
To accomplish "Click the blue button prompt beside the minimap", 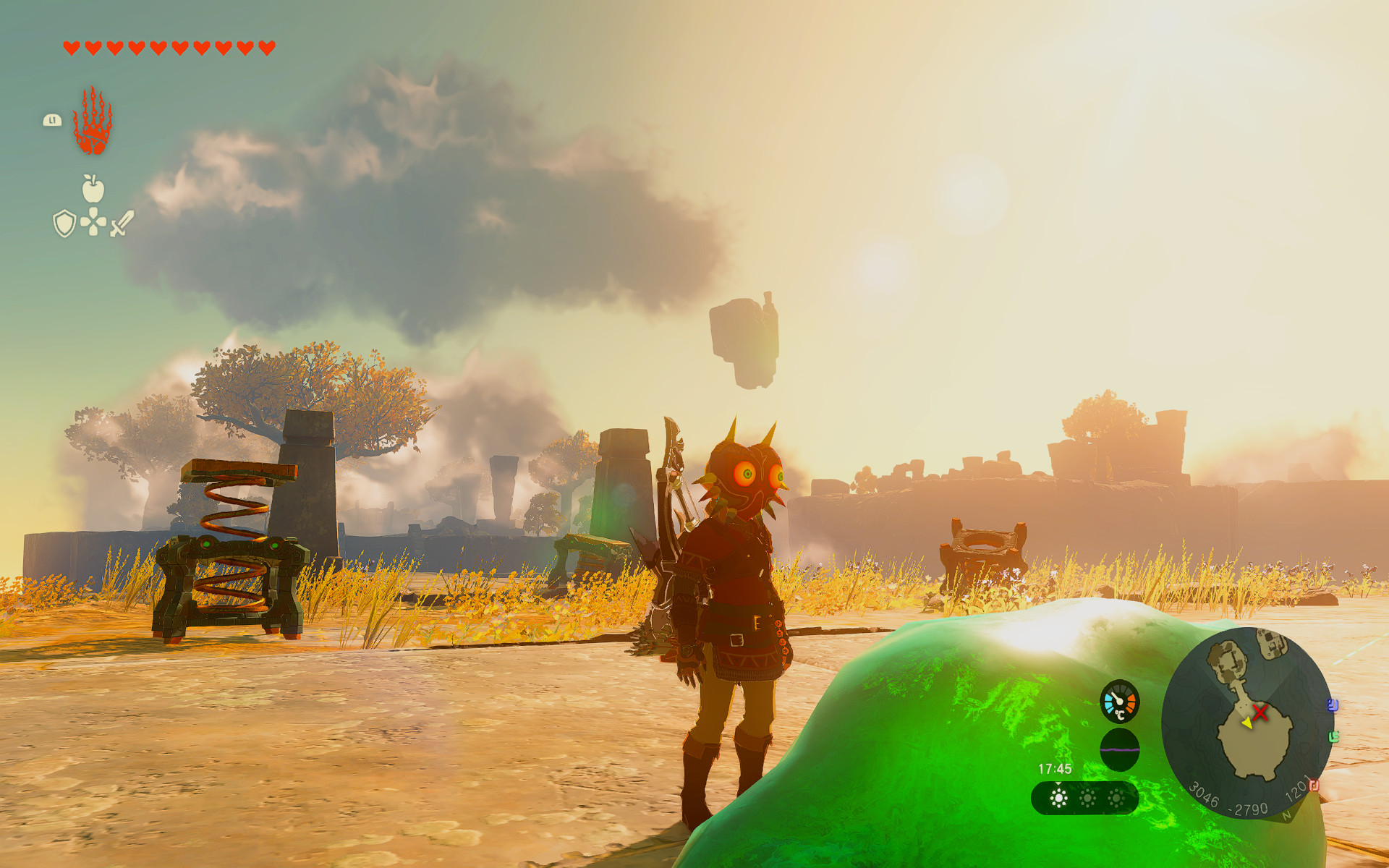I will click(1333, 705).
